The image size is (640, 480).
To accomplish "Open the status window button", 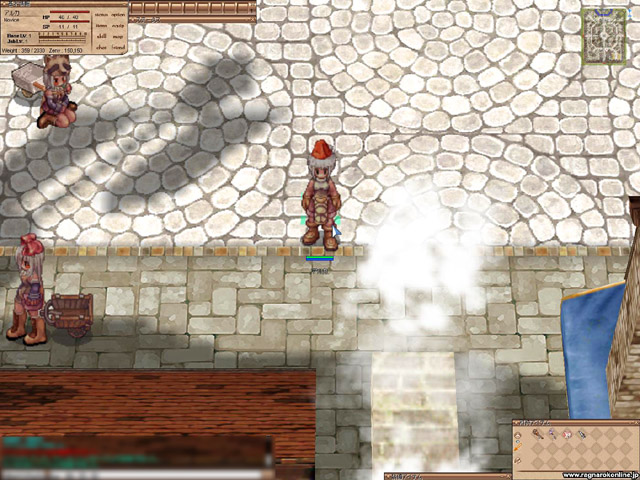I will click(x=102, y=16).
